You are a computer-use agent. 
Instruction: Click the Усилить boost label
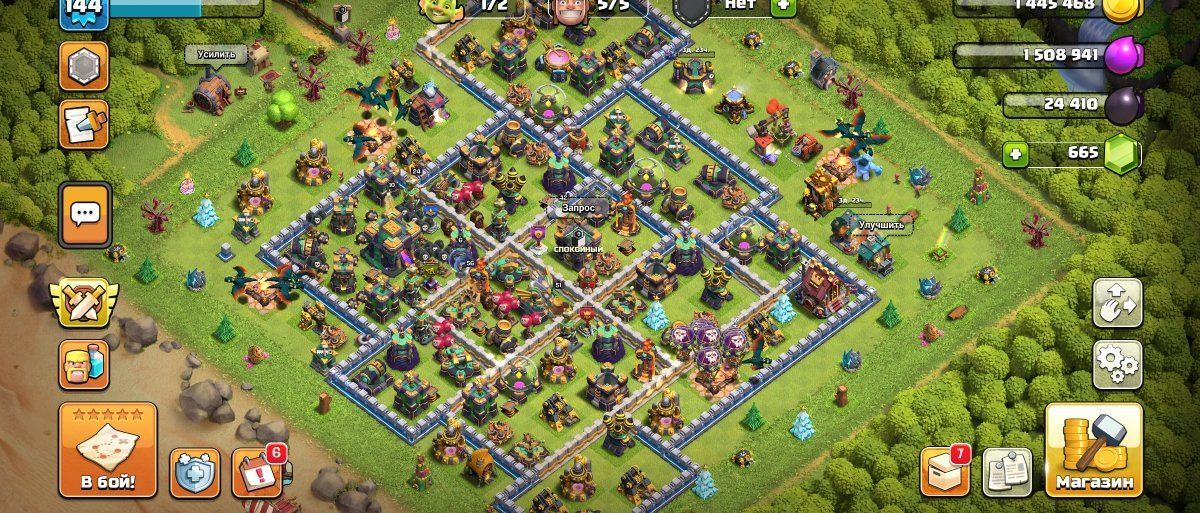click(216, 54)
